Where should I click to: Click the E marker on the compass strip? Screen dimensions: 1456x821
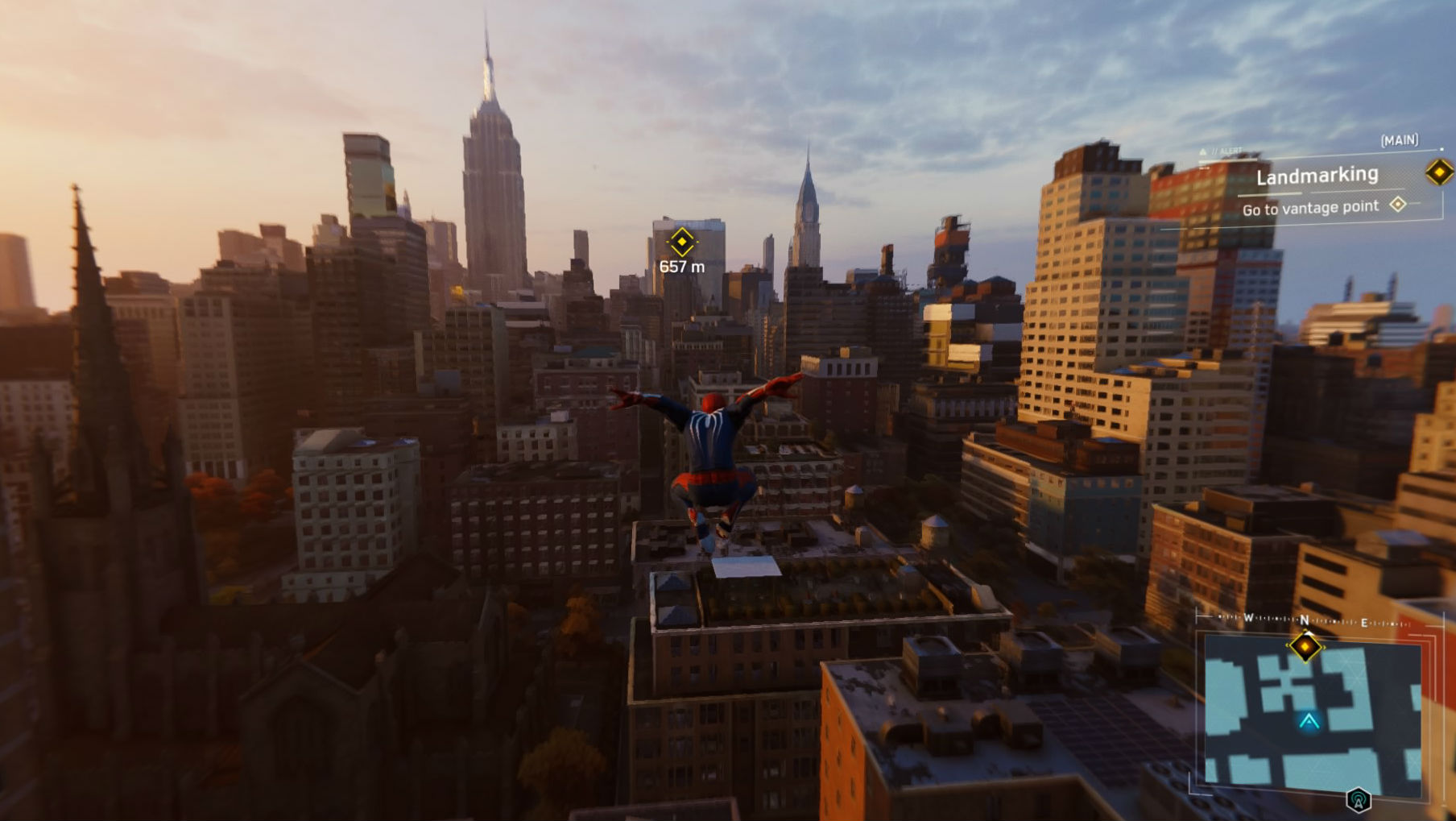point(1364,622)
